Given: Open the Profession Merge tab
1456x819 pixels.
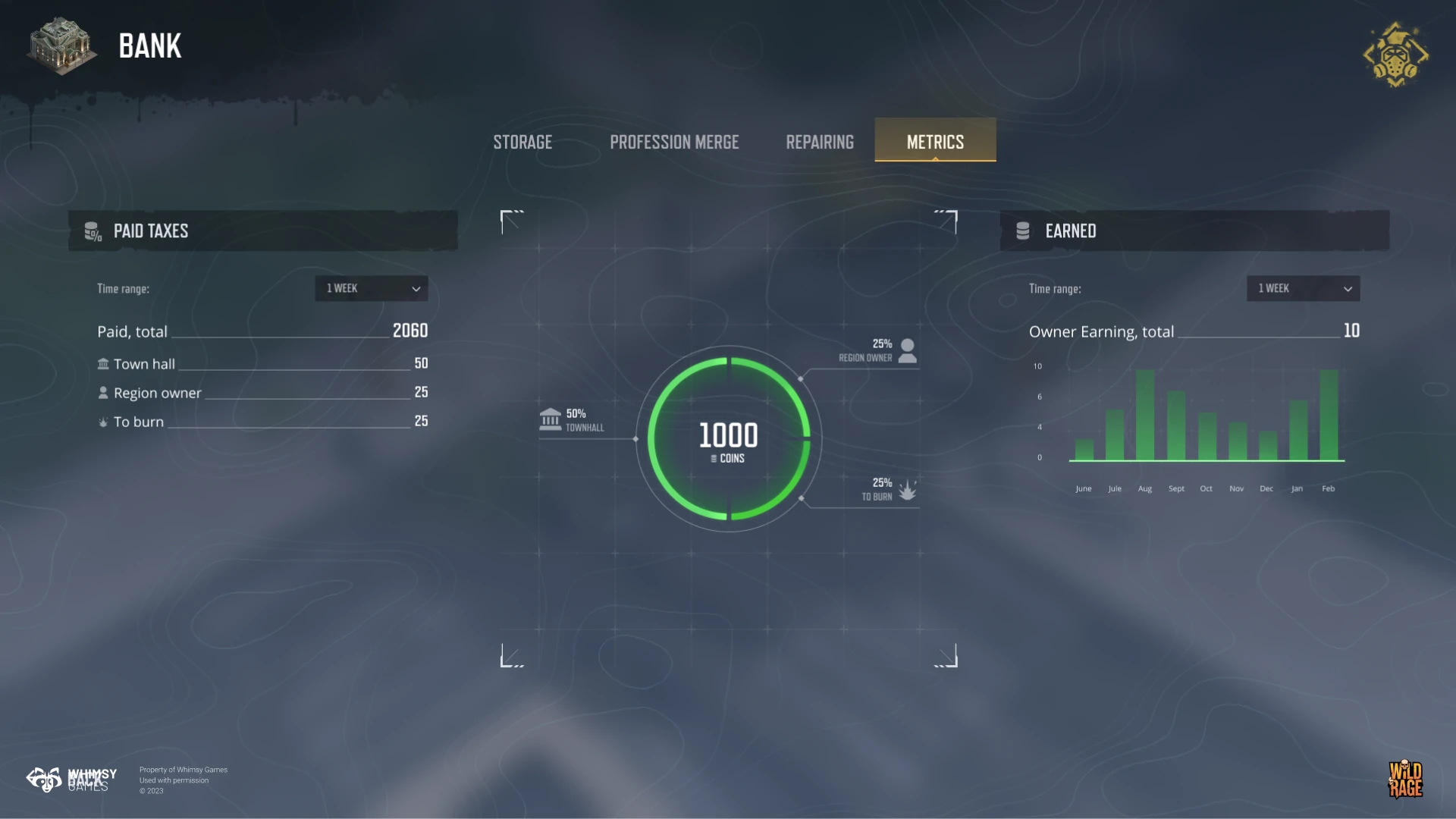Looking at the screenshot, I should (x=674, y=142).
